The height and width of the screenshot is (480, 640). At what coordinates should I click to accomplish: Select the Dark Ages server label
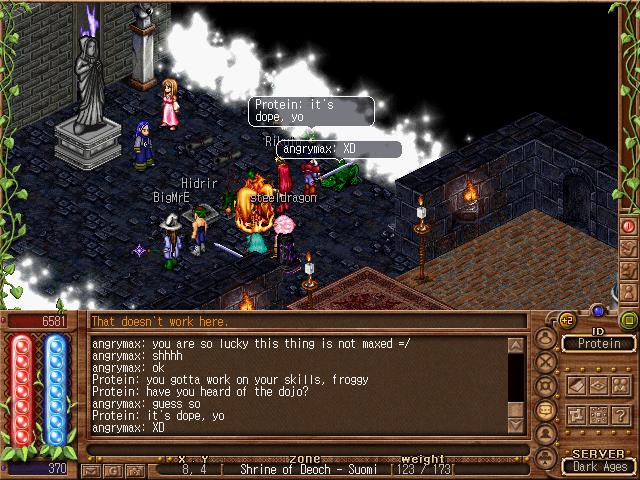pos(599,465)
